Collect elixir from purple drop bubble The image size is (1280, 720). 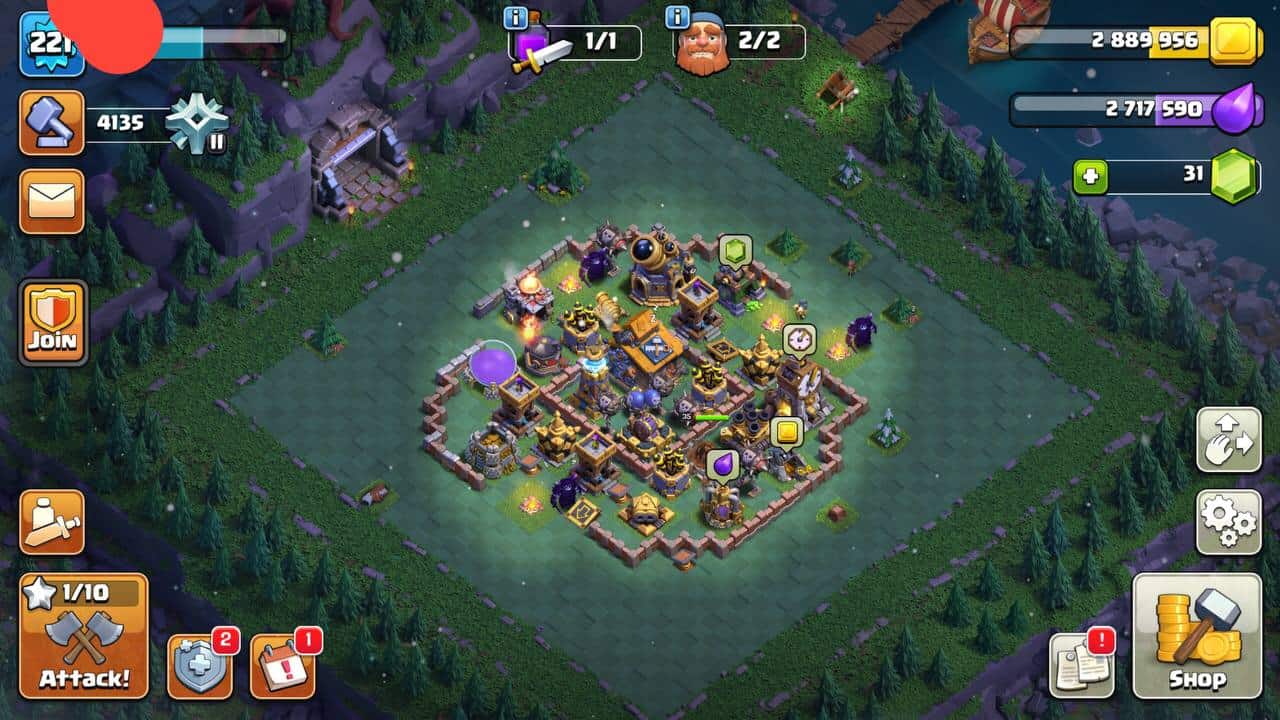[x=722, y=464]
